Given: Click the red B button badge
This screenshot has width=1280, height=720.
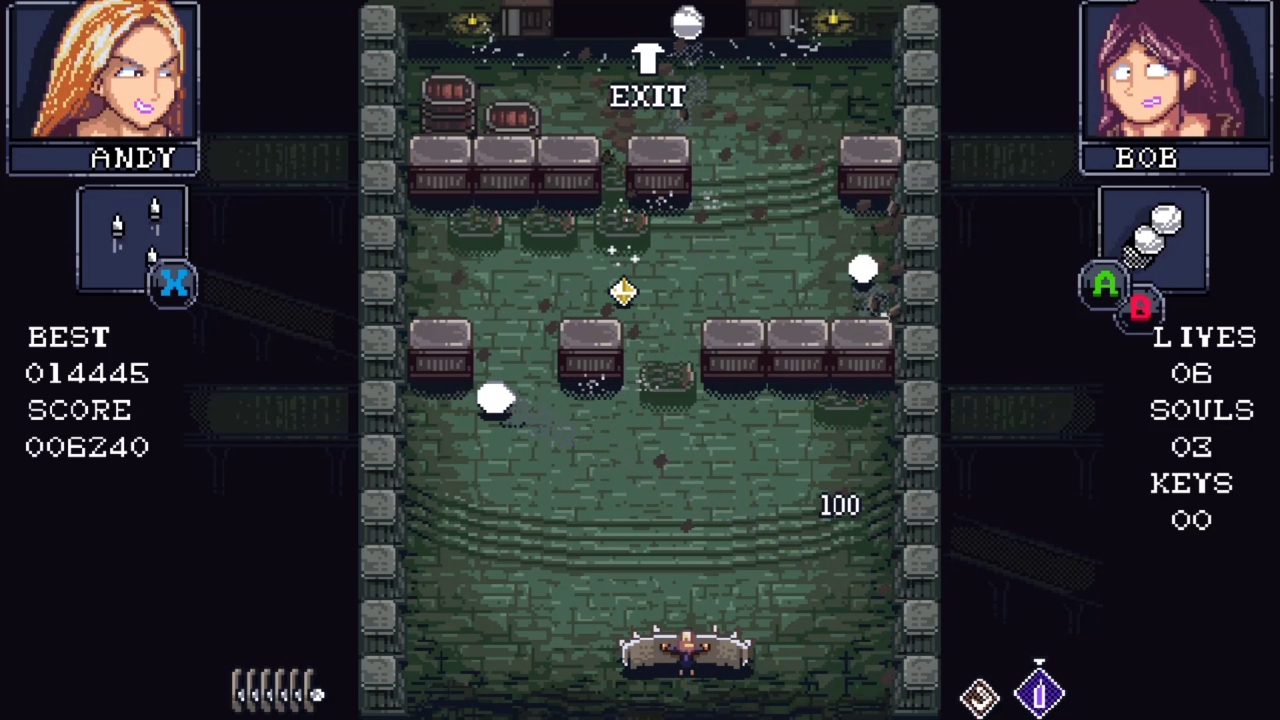Looking at the screenshot, I should point(1141,309).
